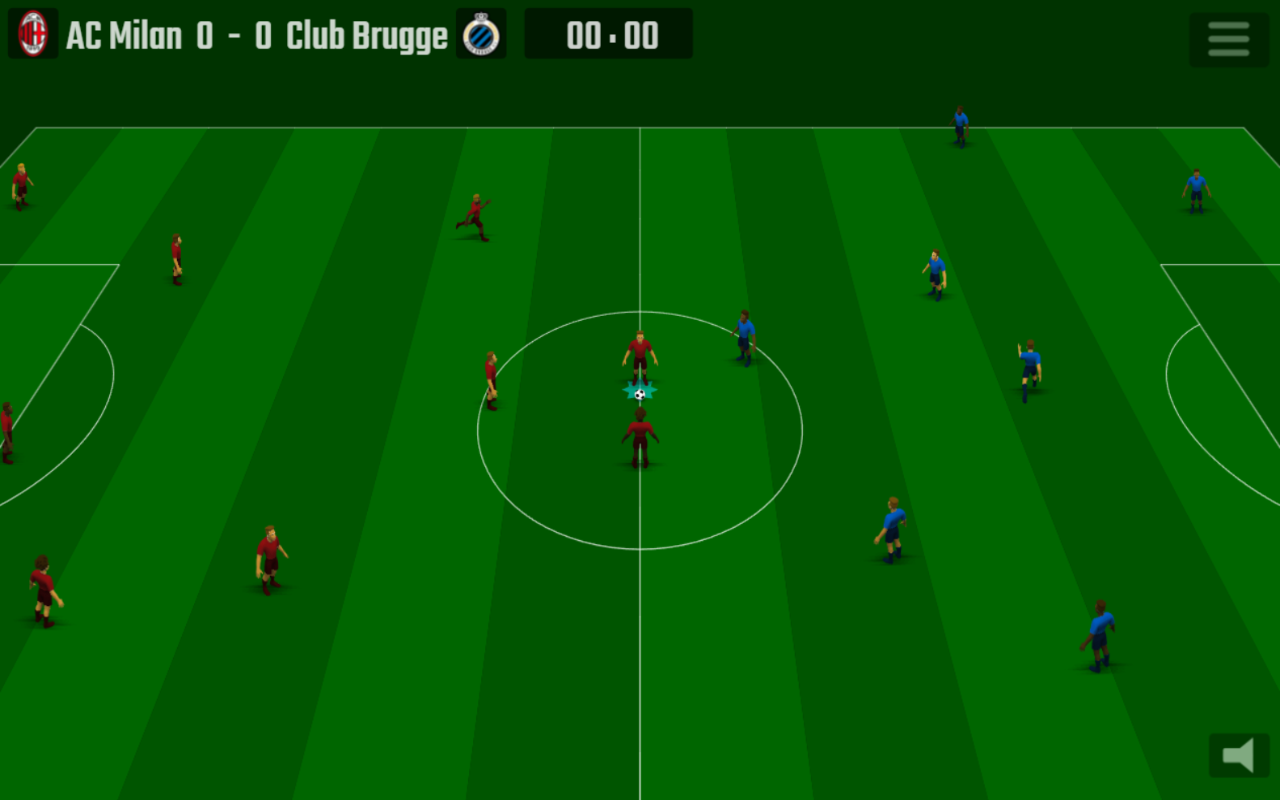Expand game settings from the top-right menu
The width and height of the screenshot is (1280, 800).
point(1228,40)
